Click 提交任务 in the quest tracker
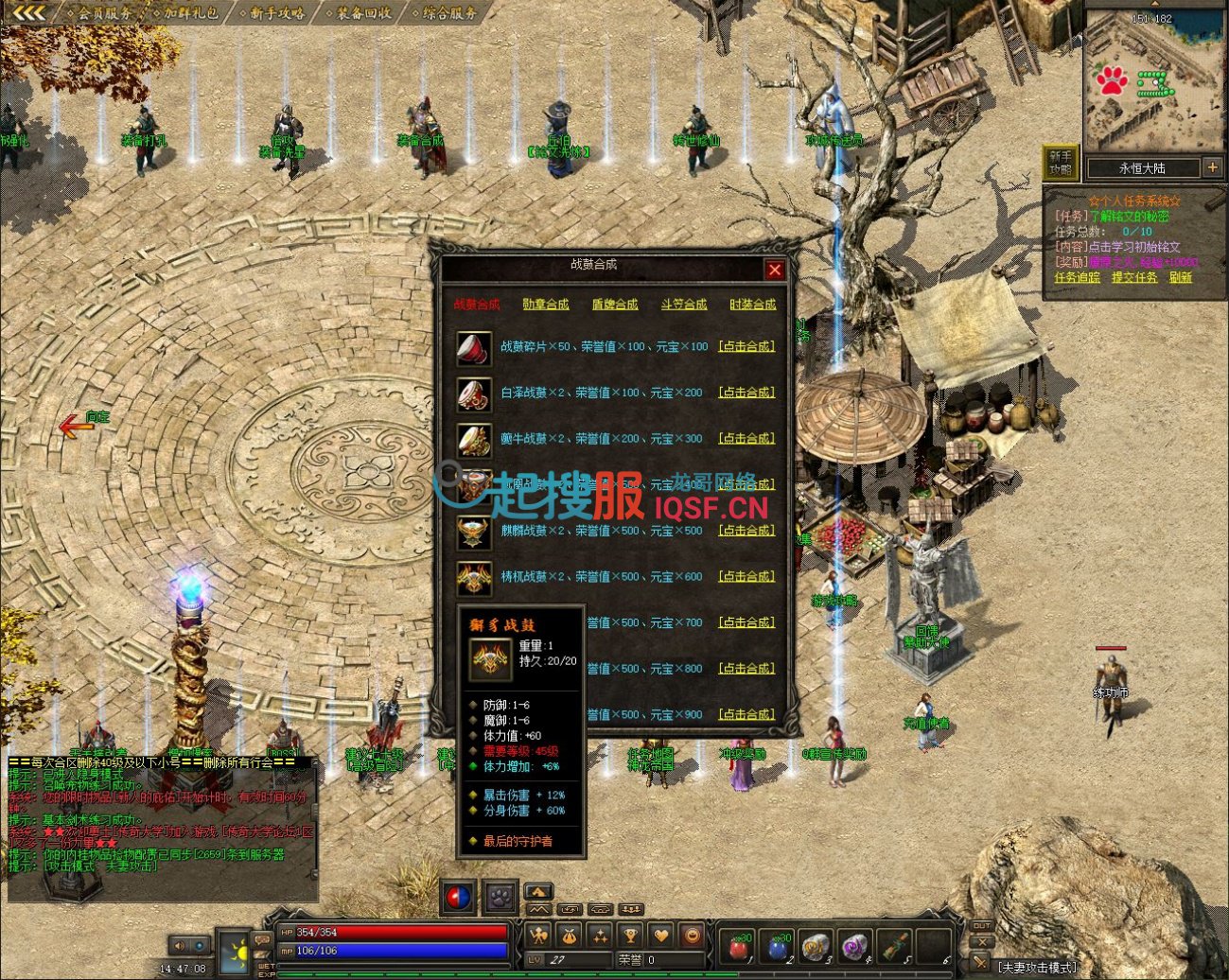The width and height of the screenshot is (1229, 980). [1134, 277]
